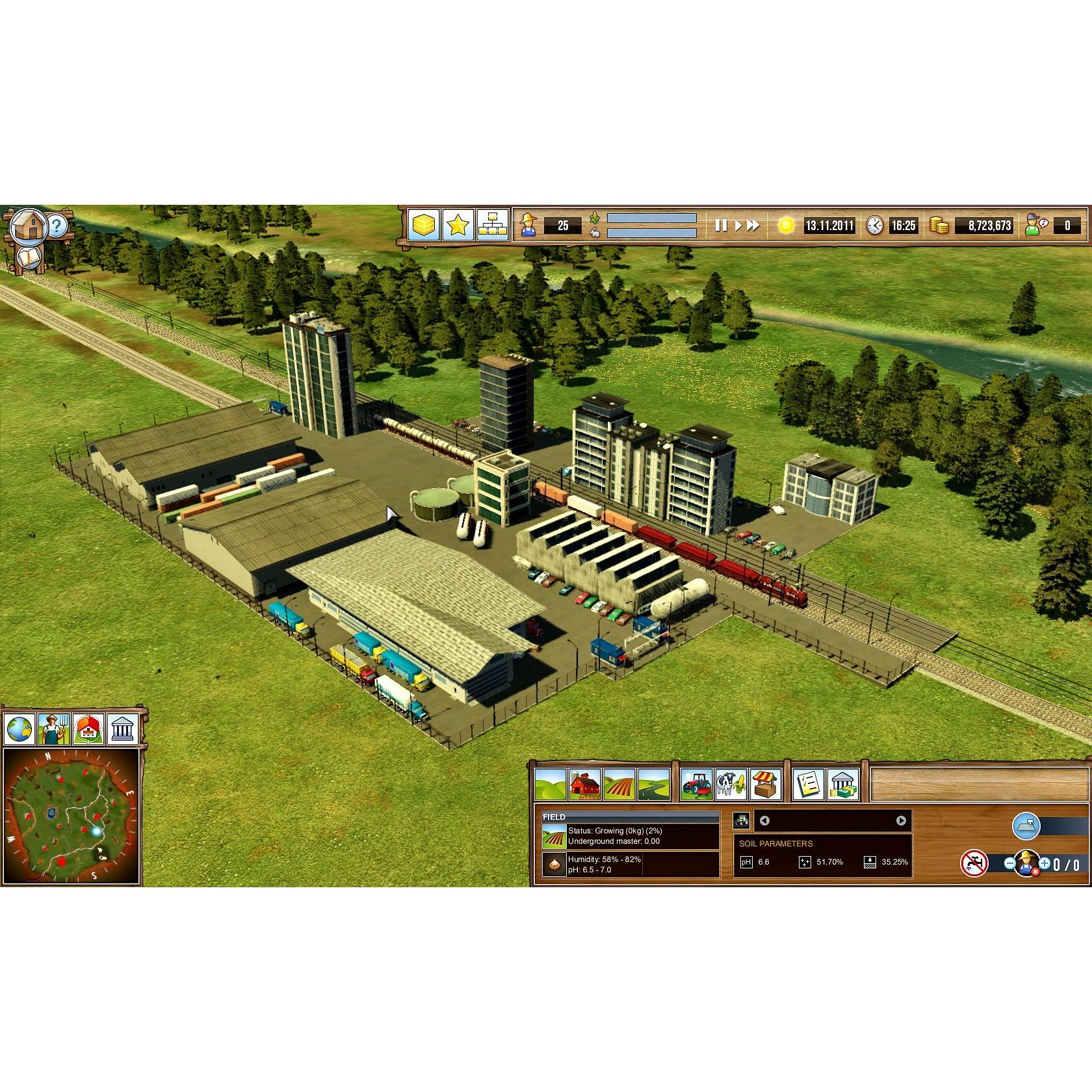Set game to normal play speed

point(738,226)
